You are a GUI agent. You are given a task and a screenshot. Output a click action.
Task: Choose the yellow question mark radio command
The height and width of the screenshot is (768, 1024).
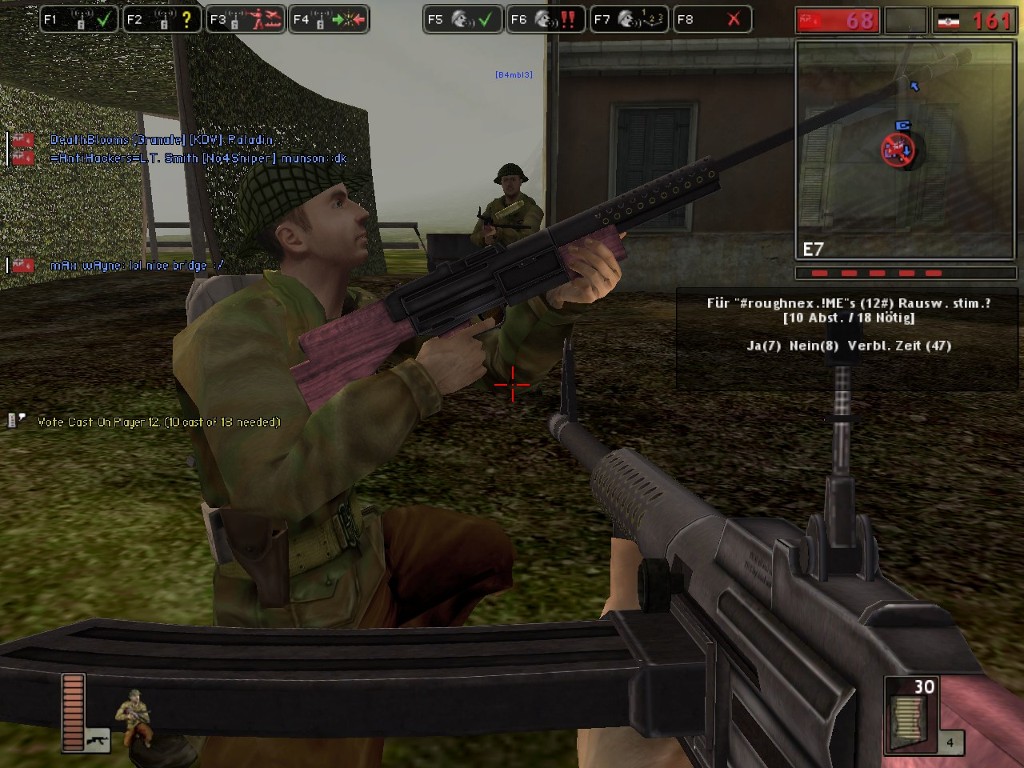[163, 19]
